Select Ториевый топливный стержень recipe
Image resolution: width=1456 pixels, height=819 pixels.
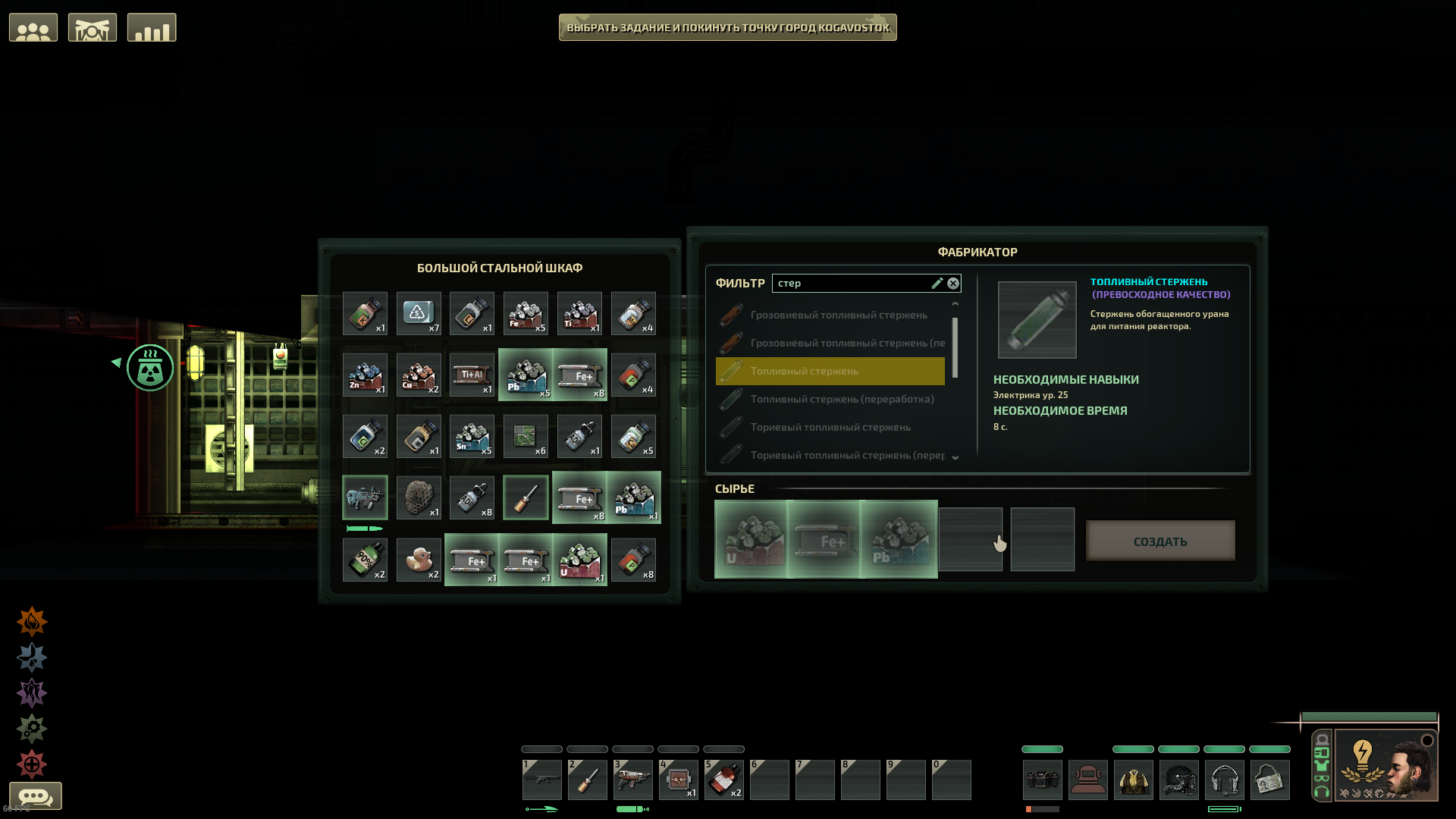830,427
